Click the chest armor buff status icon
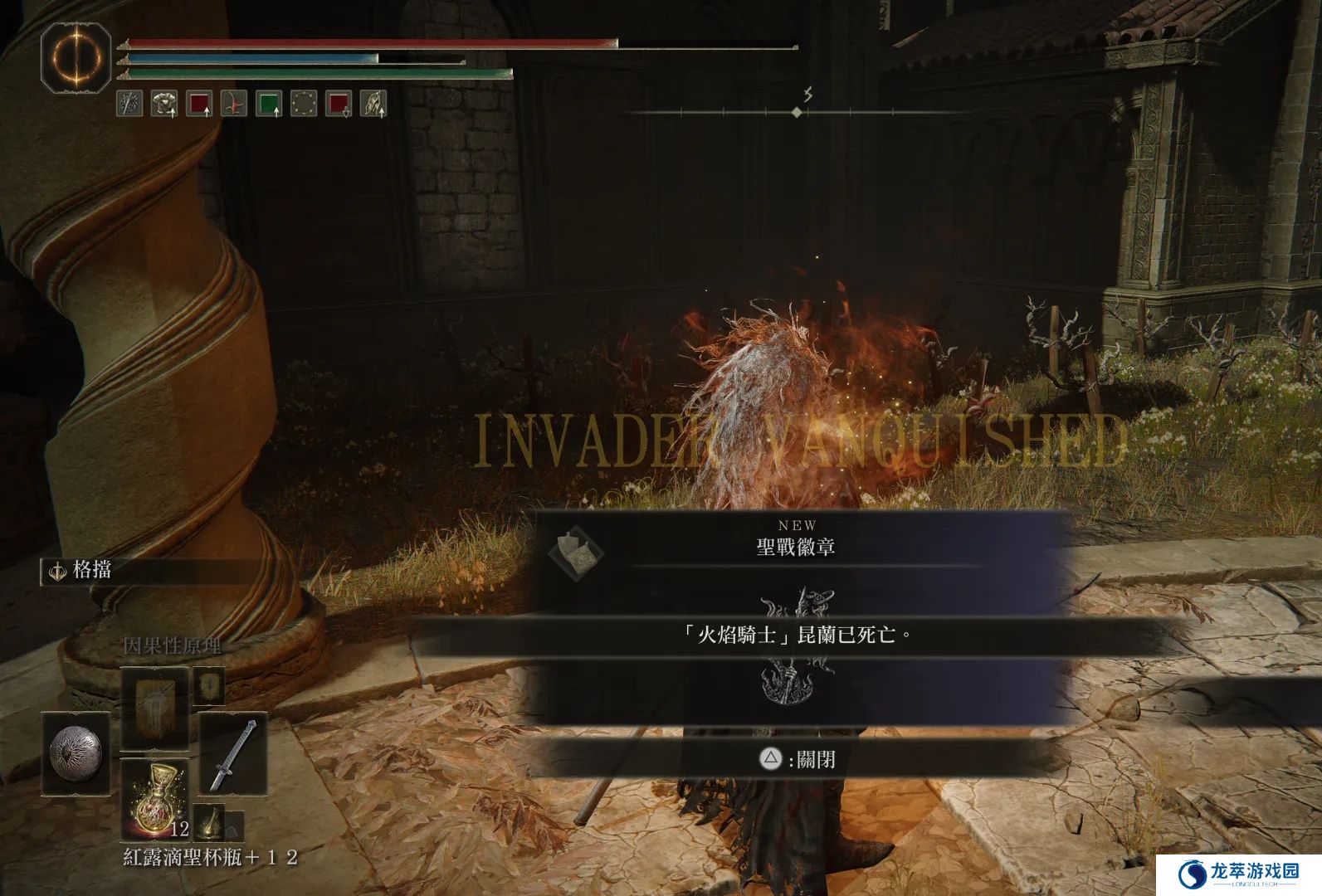This screenshot has width=1322, height=896. tap(164, 104)
